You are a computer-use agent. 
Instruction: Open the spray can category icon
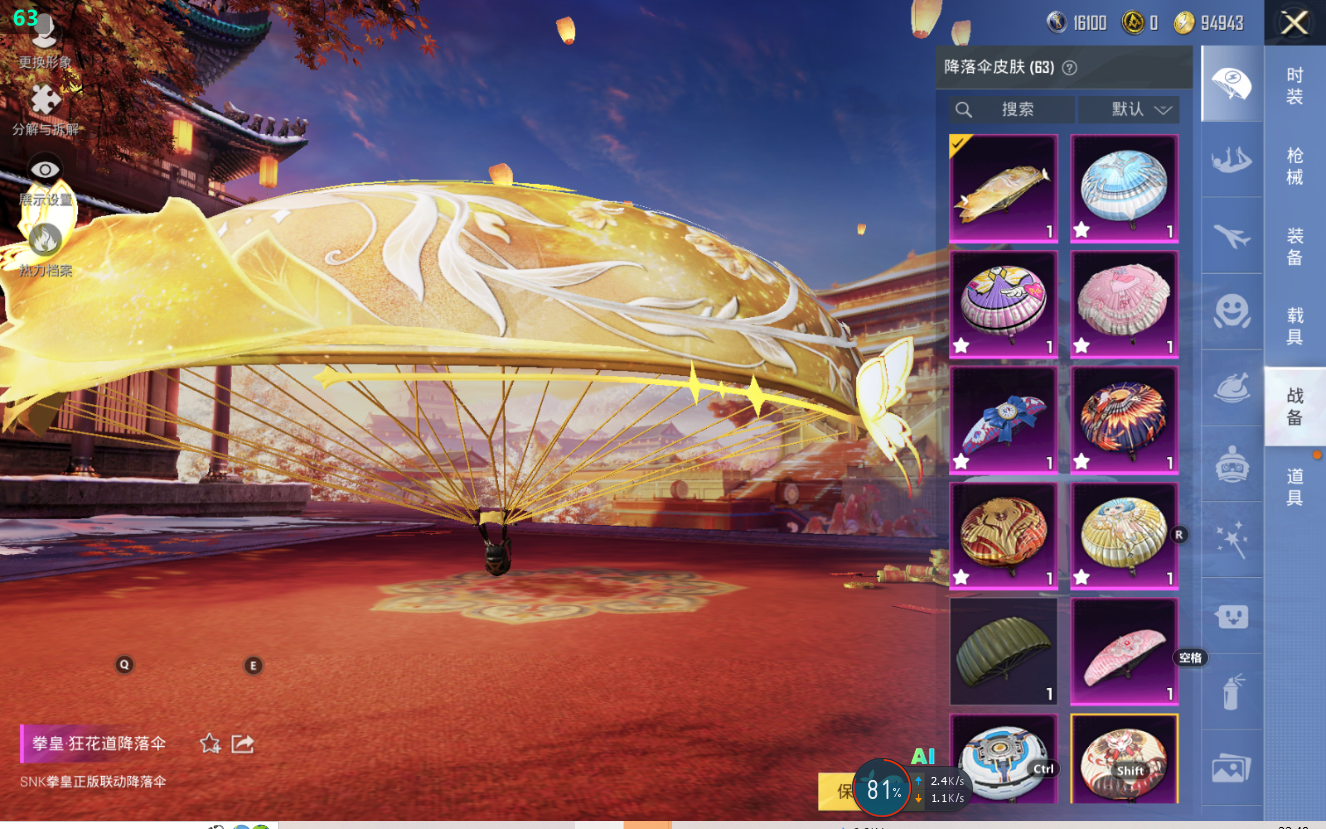[1231, 692]
